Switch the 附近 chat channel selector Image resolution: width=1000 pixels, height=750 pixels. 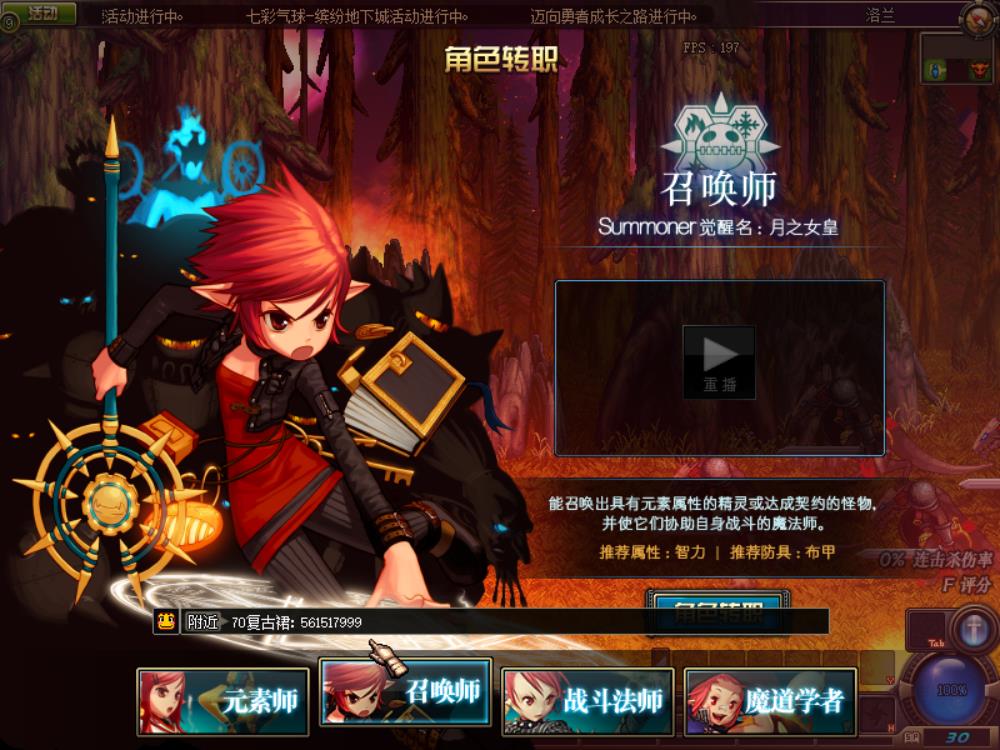pos(203,622)
